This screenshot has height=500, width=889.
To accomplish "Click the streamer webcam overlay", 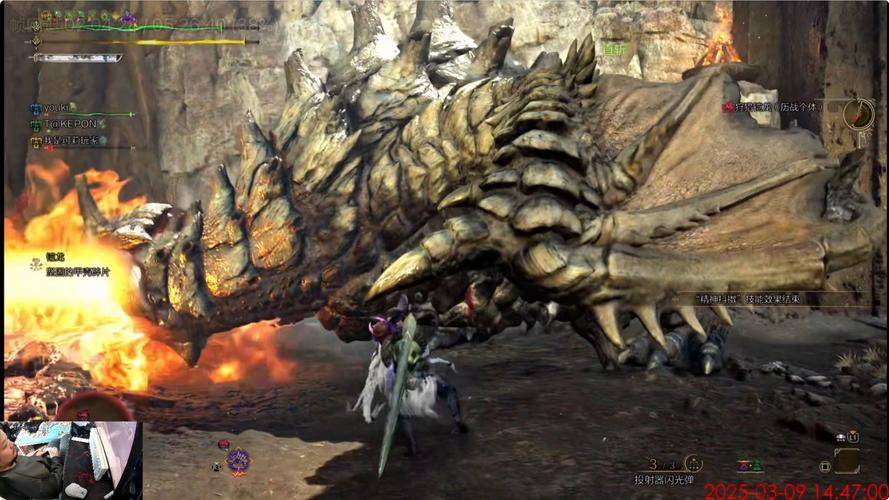I will [71, 460].
